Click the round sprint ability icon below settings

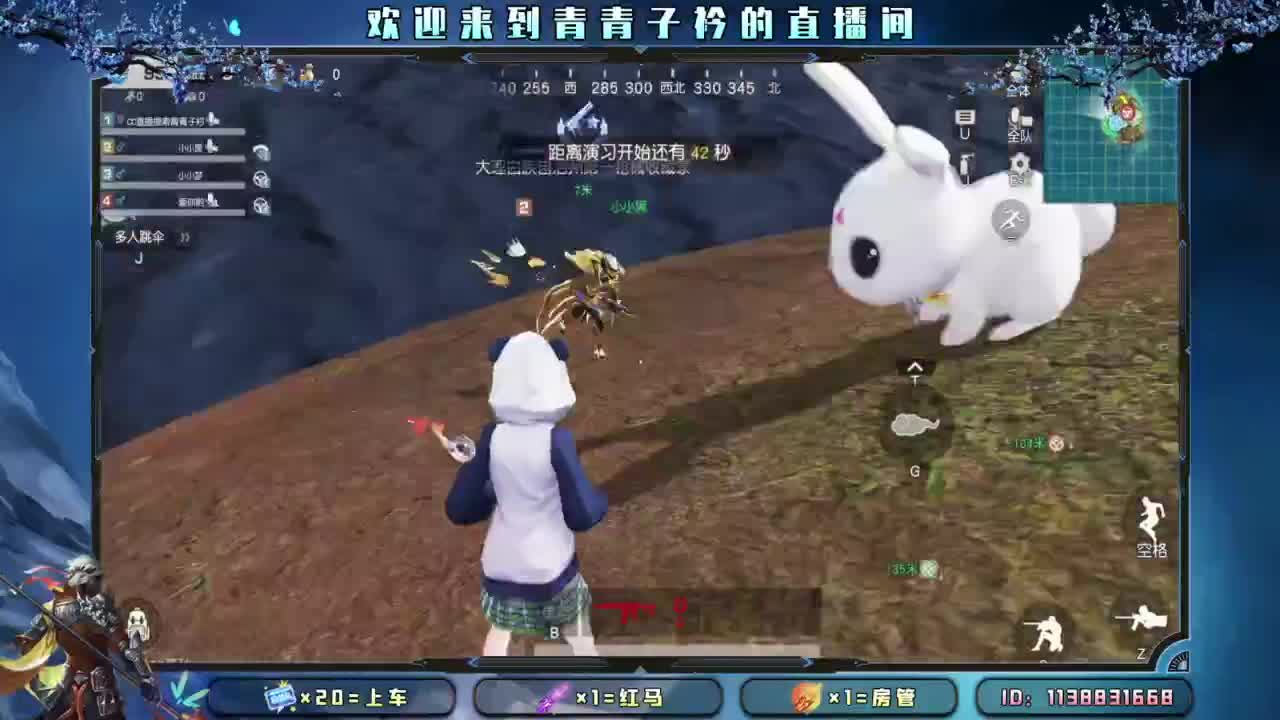click(1011, 220)
